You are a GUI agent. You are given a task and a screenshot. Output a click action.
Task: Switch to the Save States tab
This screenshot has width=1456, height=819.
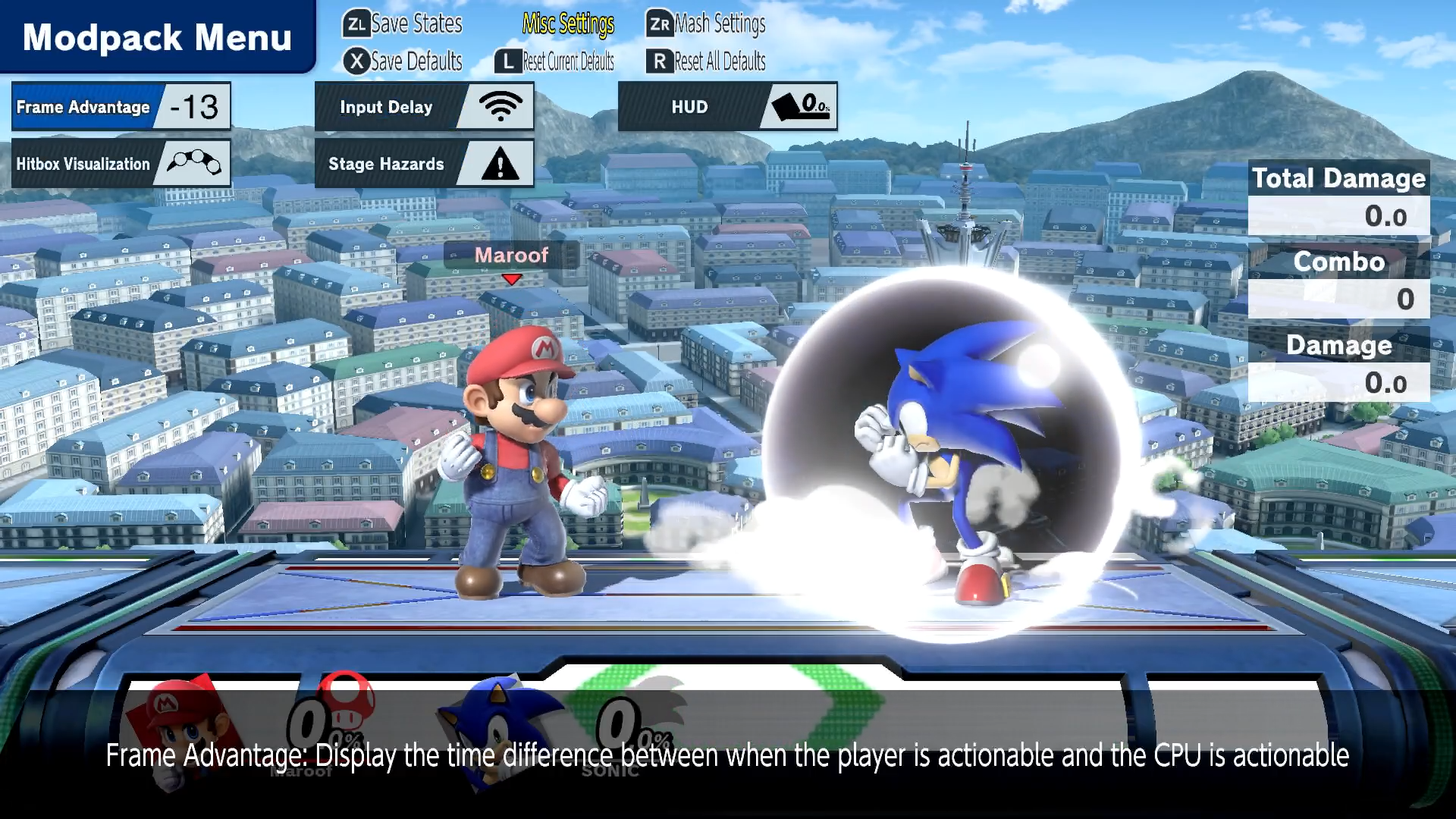[x=403, y=24]
